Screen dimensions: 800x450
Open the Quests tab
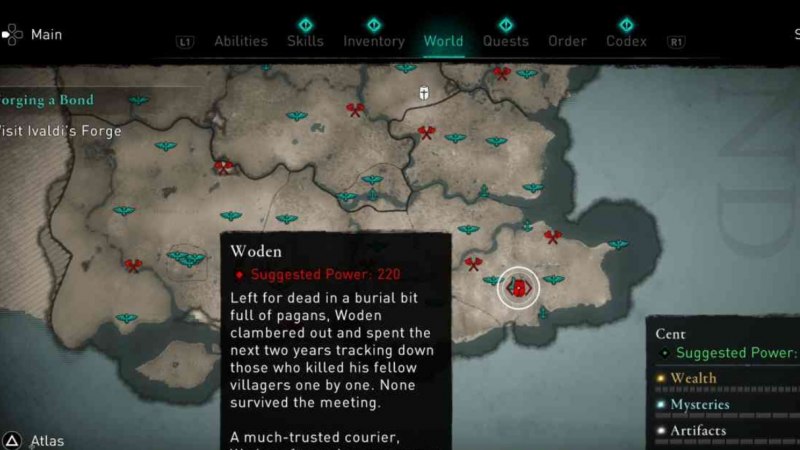tap(506, 41)
